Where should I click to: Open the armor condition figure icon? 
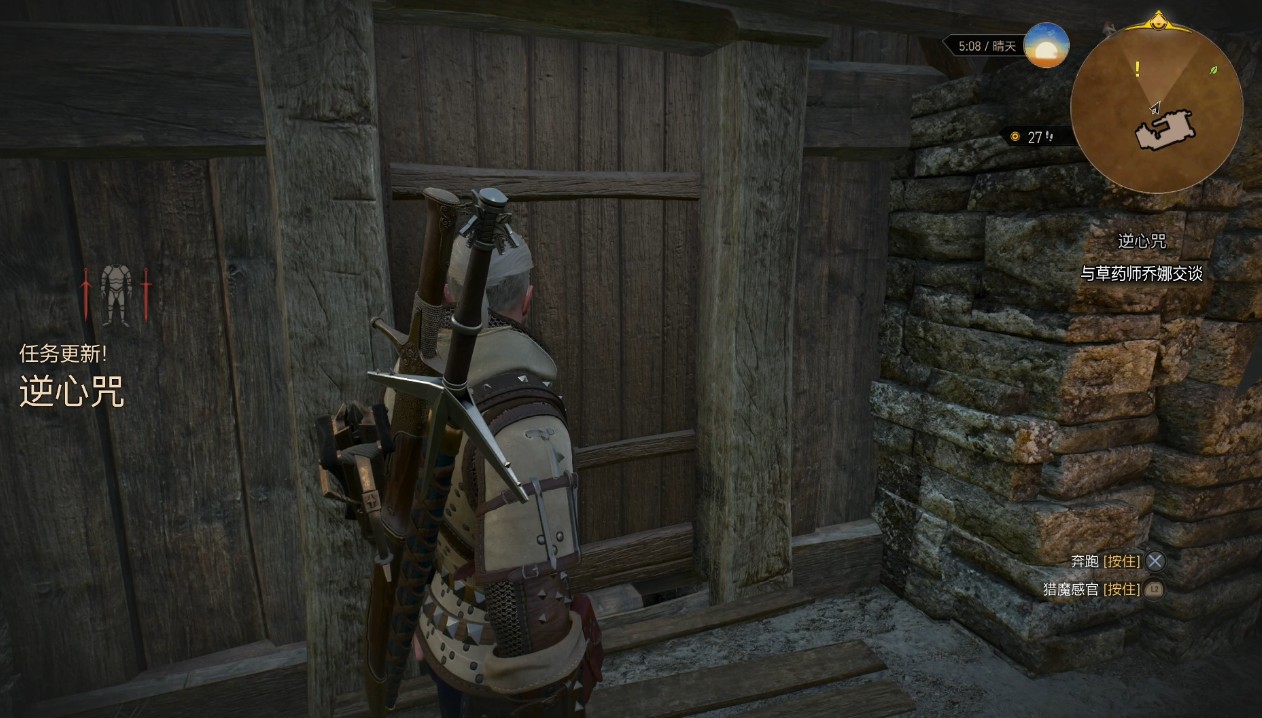(116, 295)
